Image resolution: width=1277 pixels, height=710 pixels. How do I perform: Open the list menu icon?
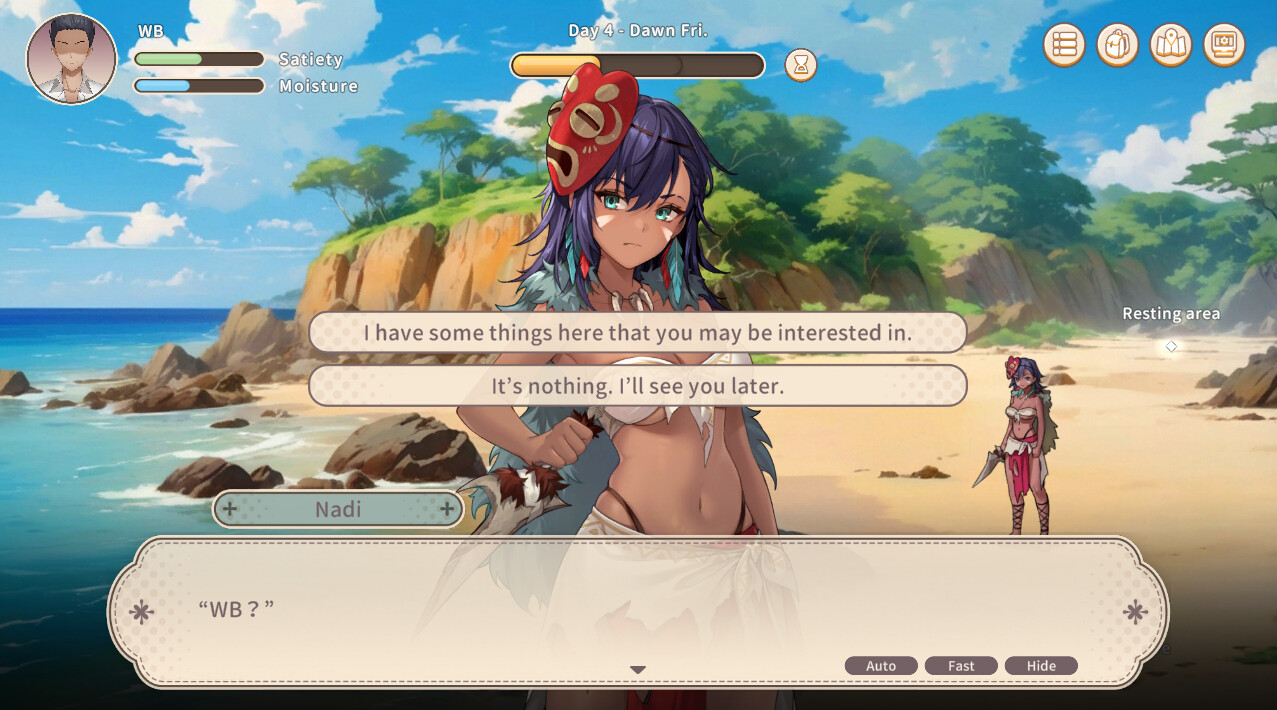1064,45
